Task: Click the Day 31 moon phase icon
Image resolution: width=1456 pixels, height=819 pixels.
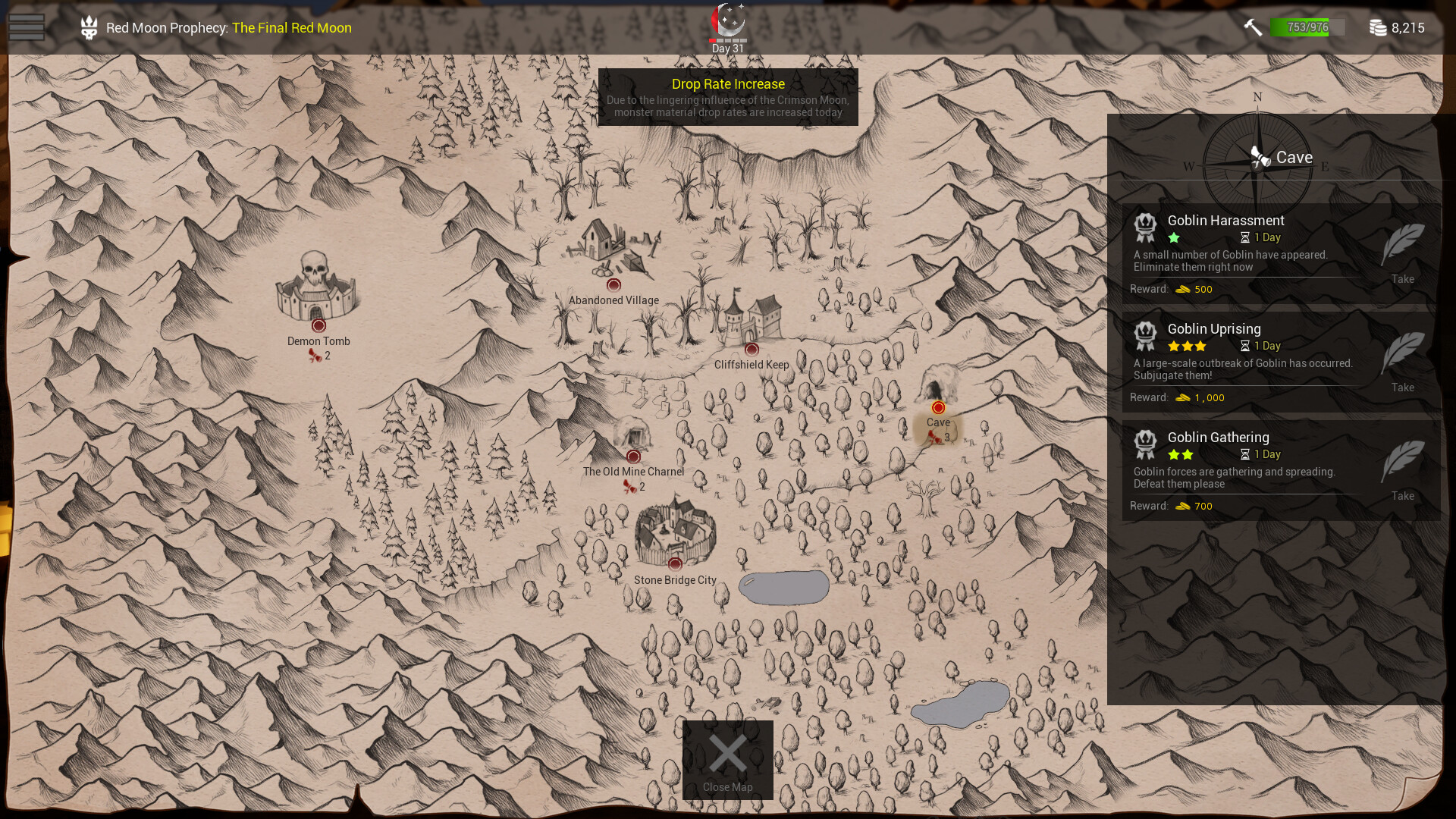Action: [x=728, y=21]
